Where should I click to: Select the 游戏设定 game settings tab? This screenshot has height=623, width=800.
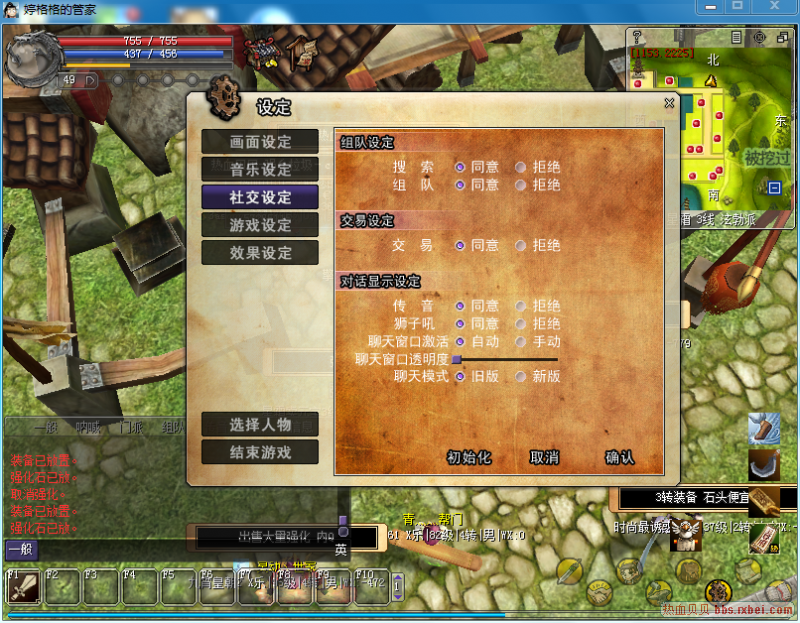tap(260, 226)
